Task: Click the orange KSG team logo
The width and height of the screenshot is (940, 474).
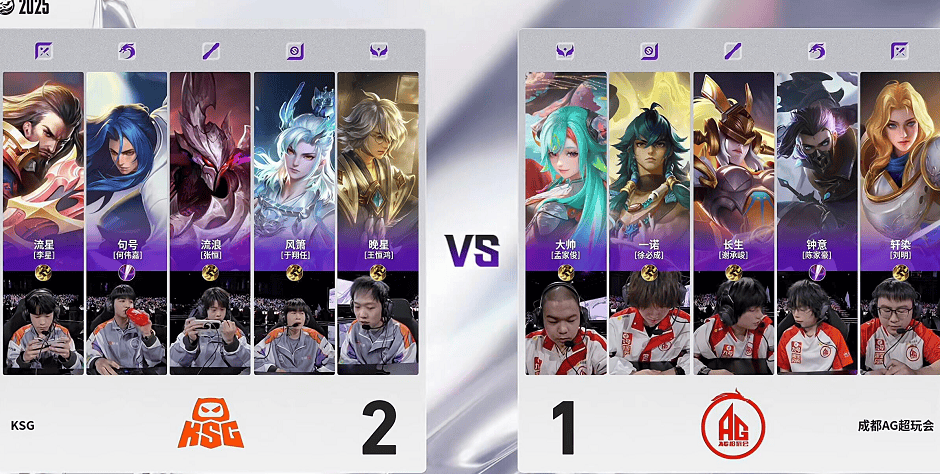Action: pyautogui.click(x=211, y=425)
